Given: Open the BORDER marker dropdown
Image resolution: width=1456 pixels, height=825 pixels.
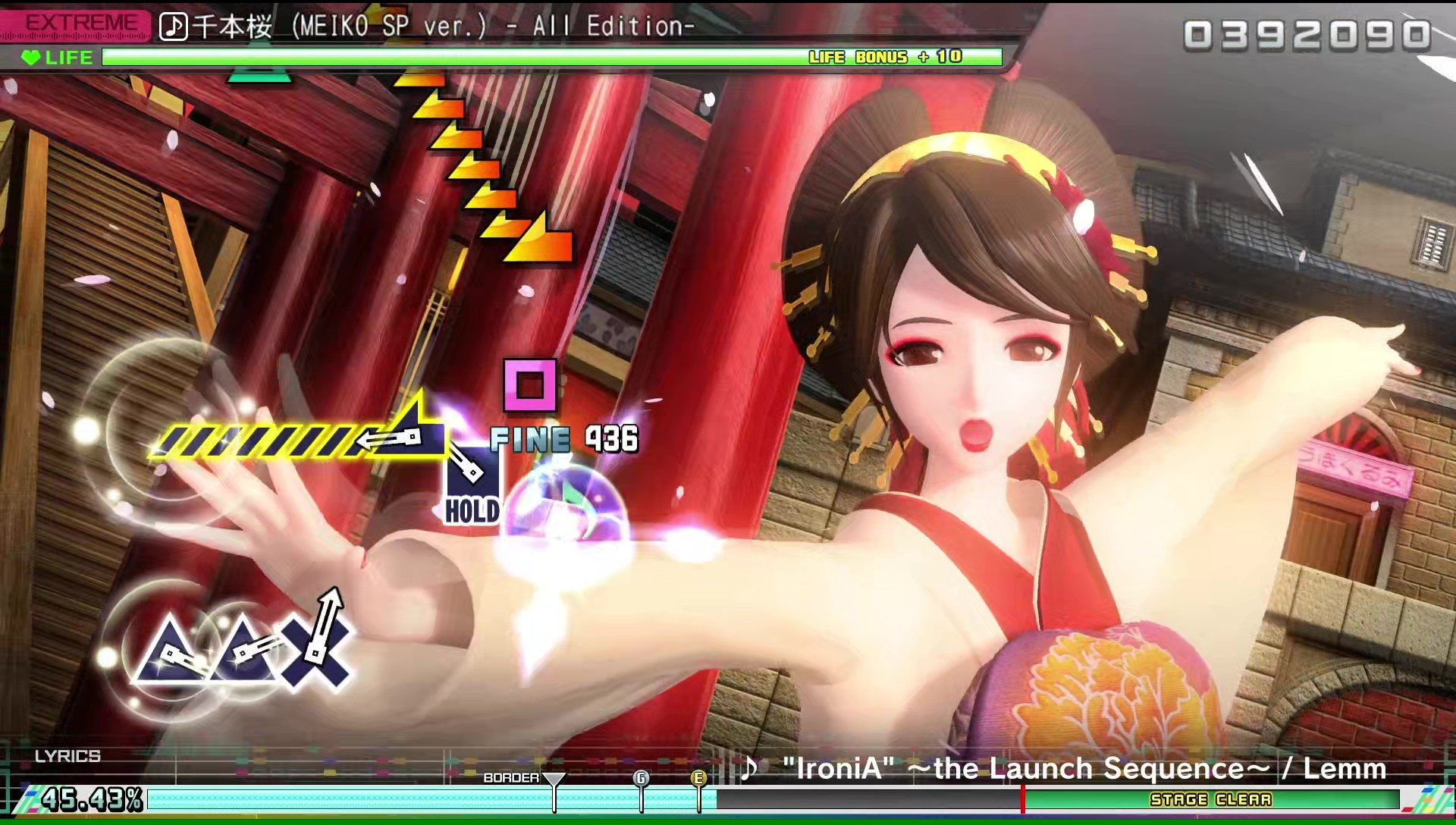Looking at the screenshot, I should tap(554, 779).
